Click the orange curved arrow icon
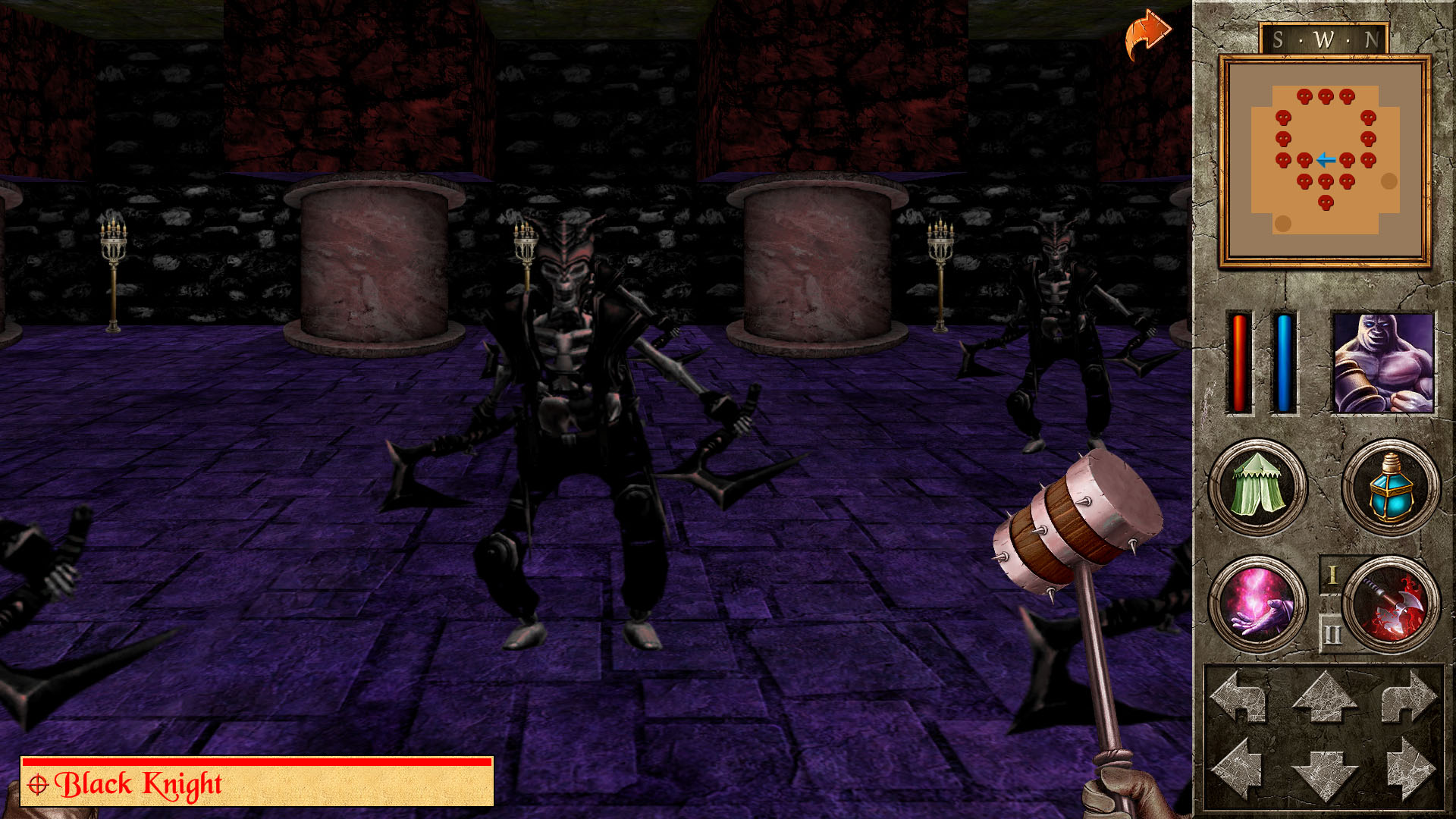1456x819 pixels. coord(1147,35)
